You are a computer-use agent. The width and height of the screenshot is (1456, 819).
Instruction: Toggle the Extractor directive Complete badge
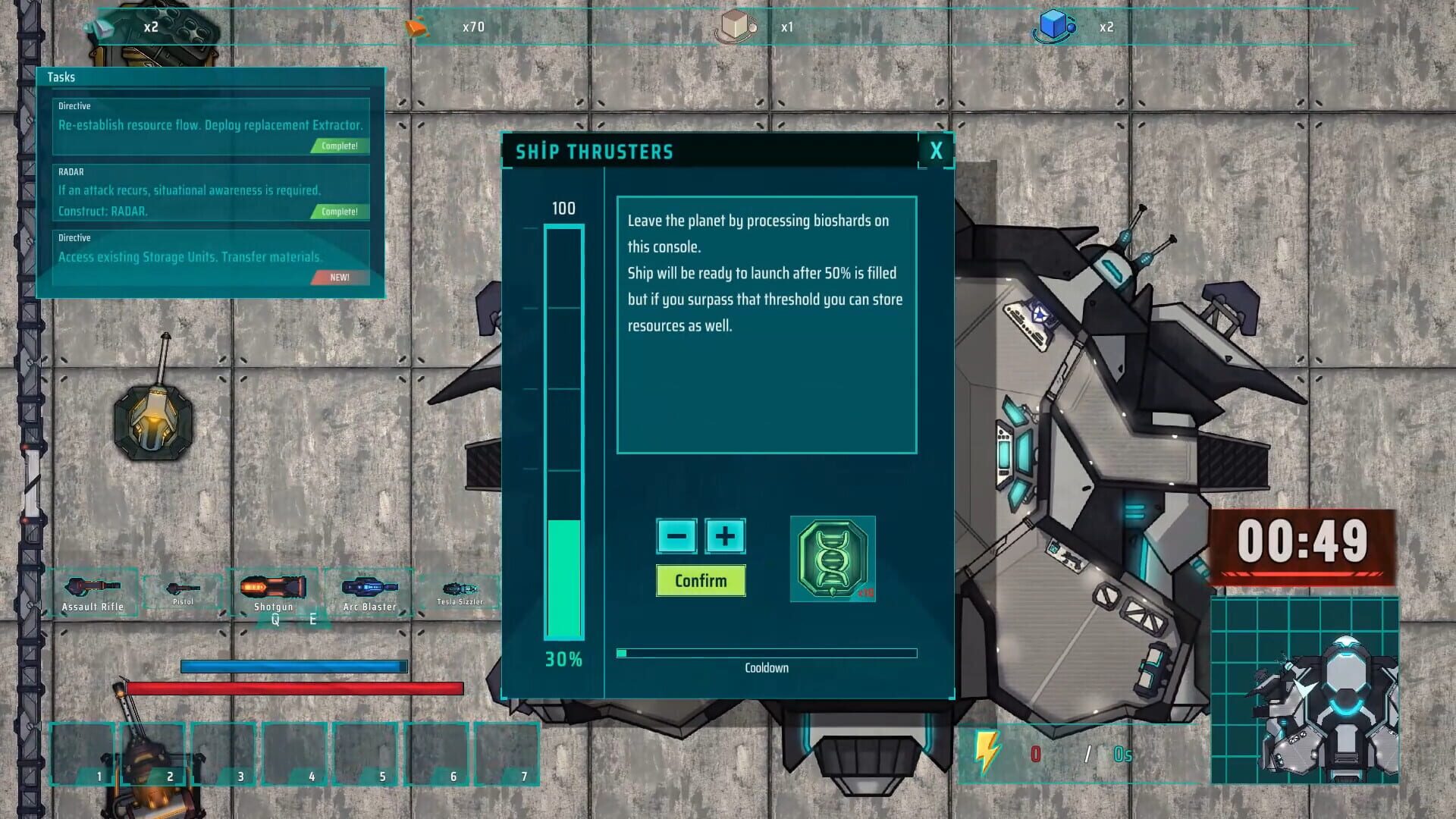337,147
